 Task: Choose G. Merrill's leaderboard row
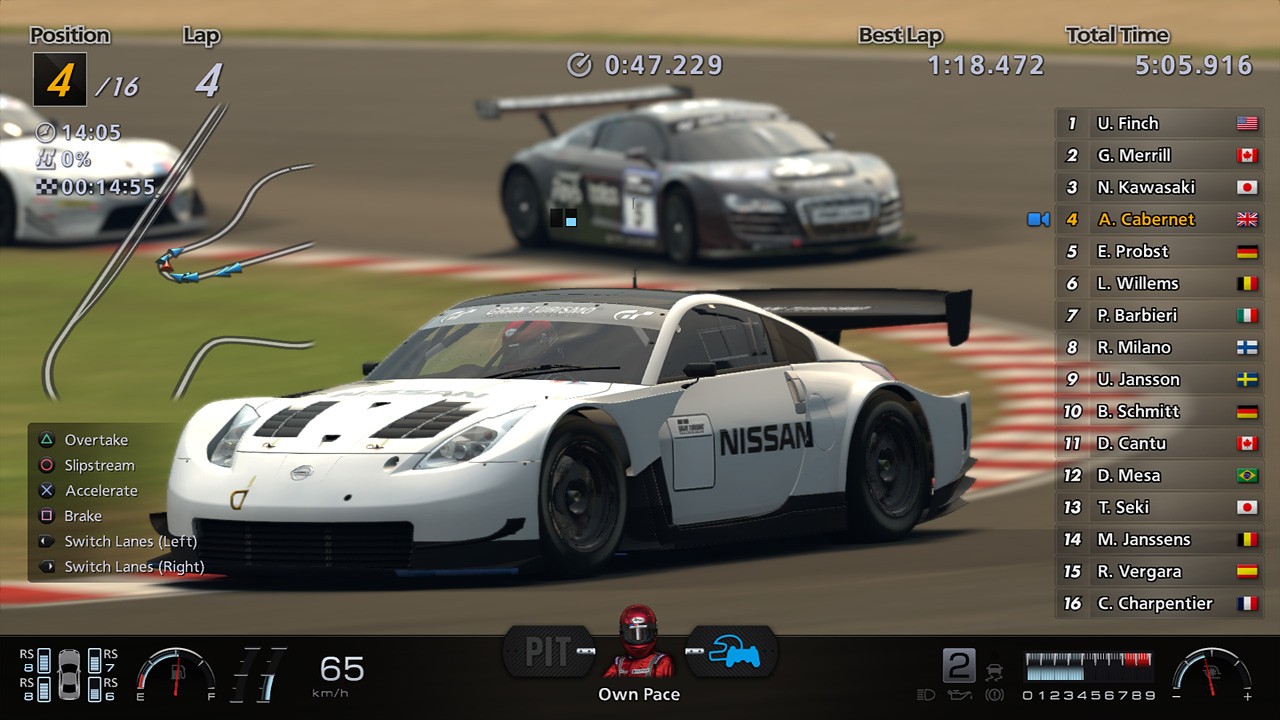1160,155
